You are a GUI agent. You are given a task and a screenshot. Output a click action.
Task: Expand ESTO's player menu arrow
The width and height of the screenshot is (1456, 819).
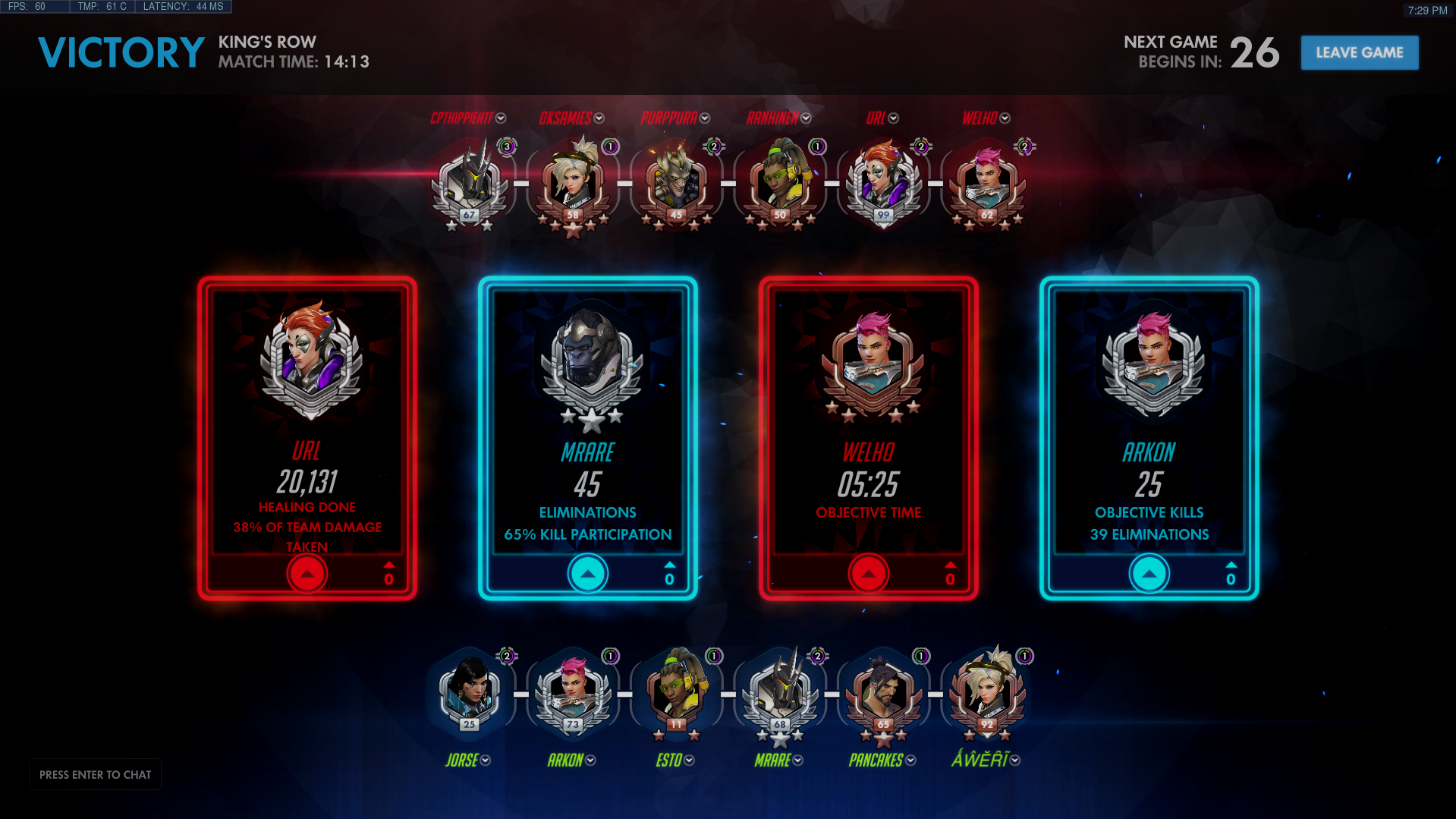tap(689, 761)
